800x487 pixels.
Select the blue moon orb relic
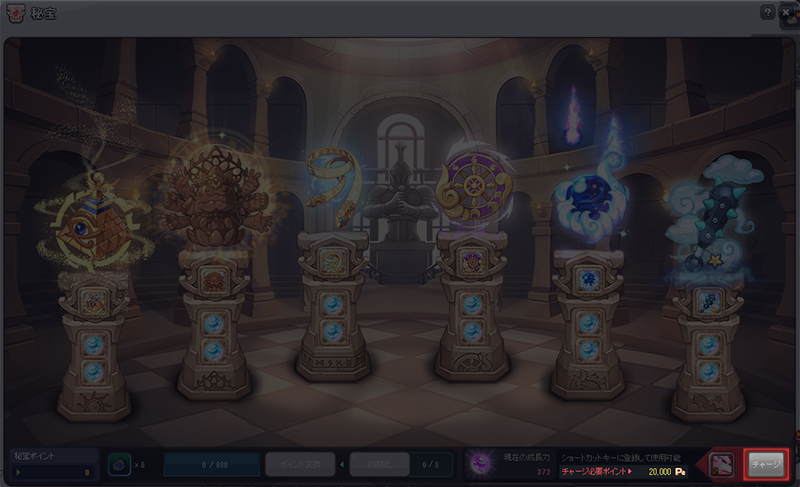point(588,195)
